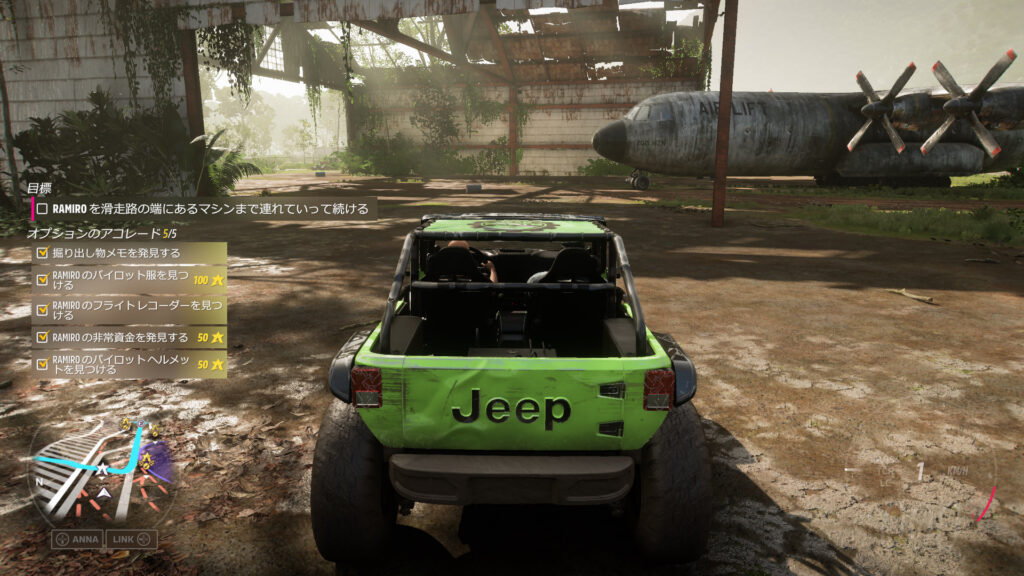1024x576 pixels.
Task: Click the RAMIRO 非常資金 accolade row
Action: [130, 337]
